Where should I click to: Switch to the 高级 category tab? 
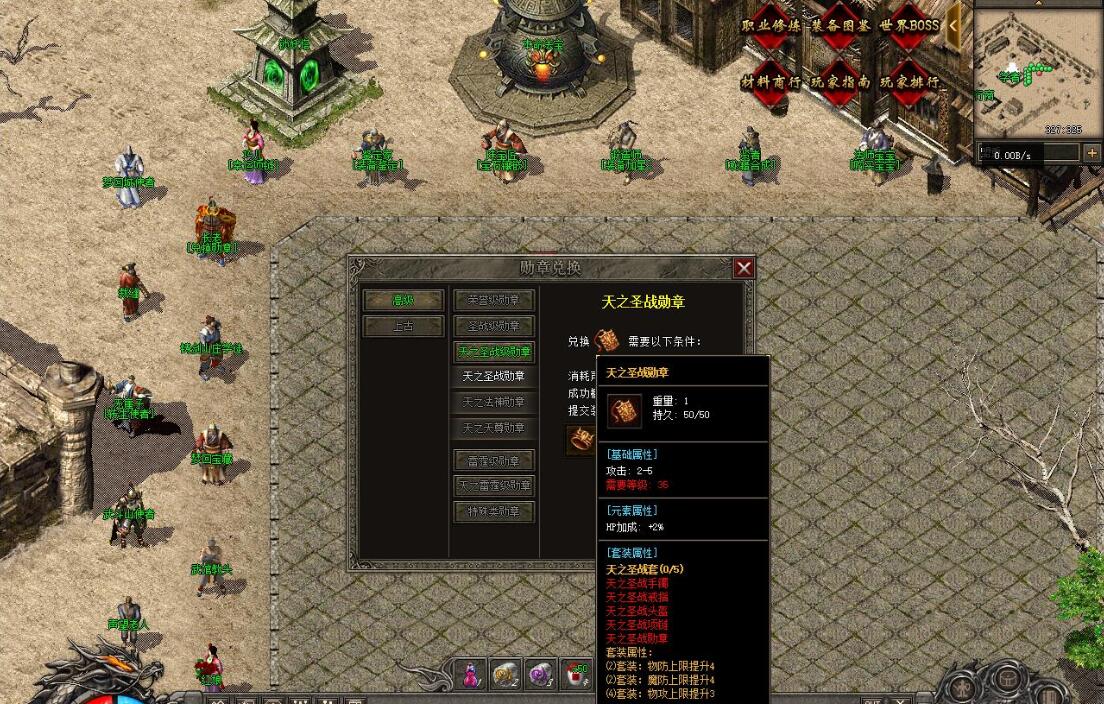point(403,300)
